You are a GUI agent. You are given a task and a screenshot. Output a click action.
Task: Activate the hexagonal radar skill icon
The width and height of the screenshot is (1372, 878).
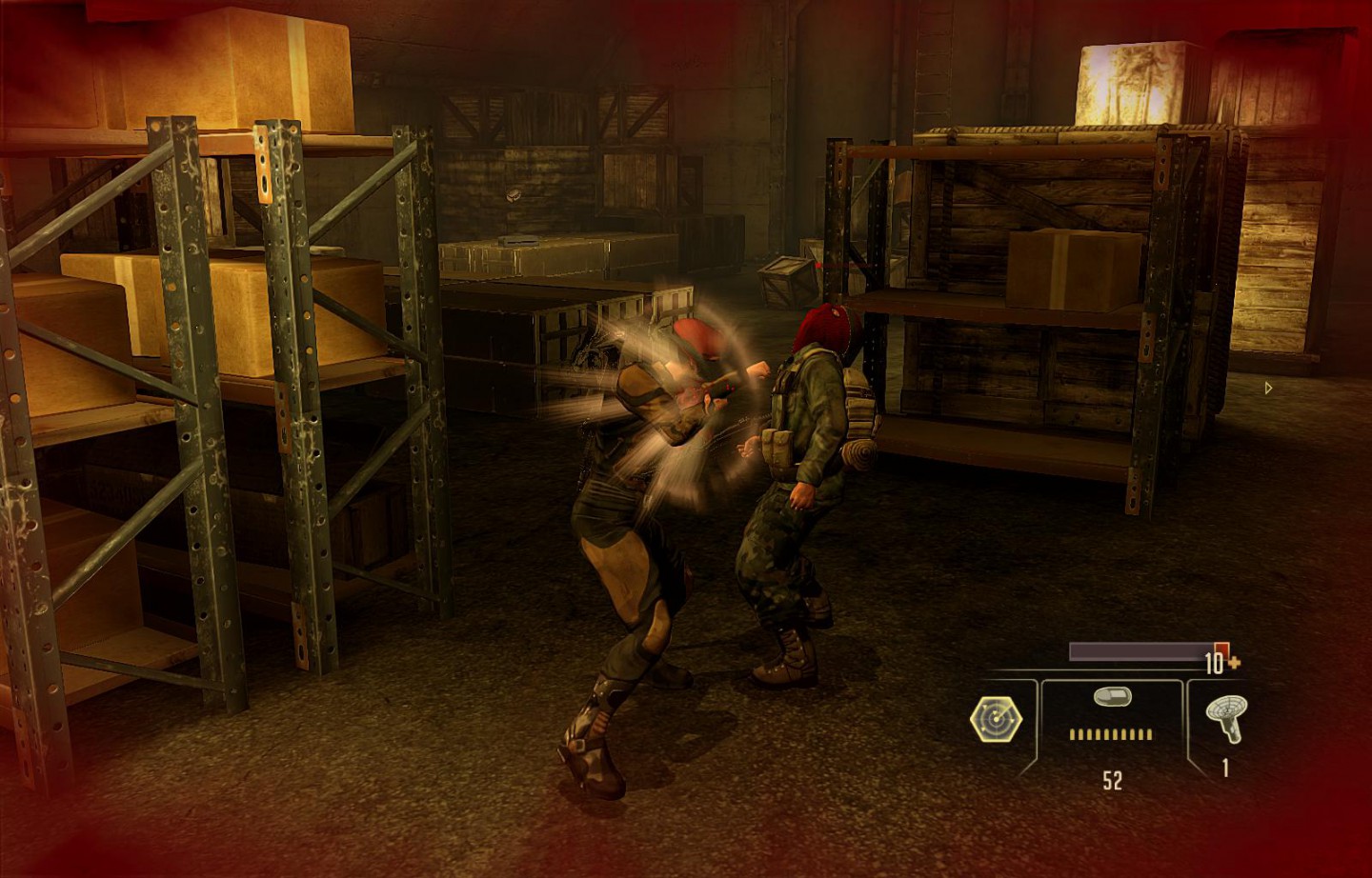click(x=996, y=718)
